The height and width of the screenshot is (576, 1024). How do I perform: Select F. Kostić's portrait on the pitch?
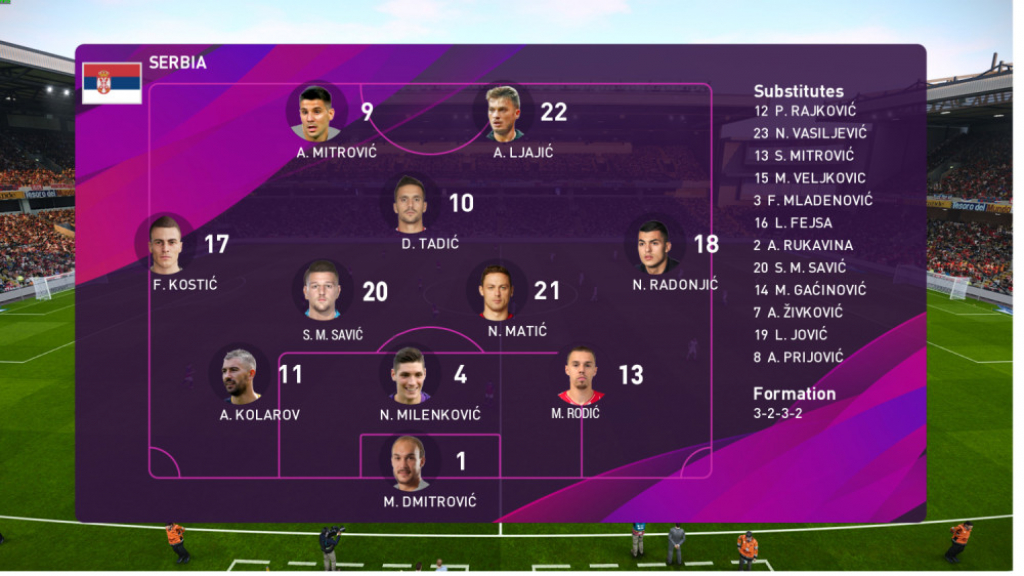pyautogui.click(x=166, y=244)
